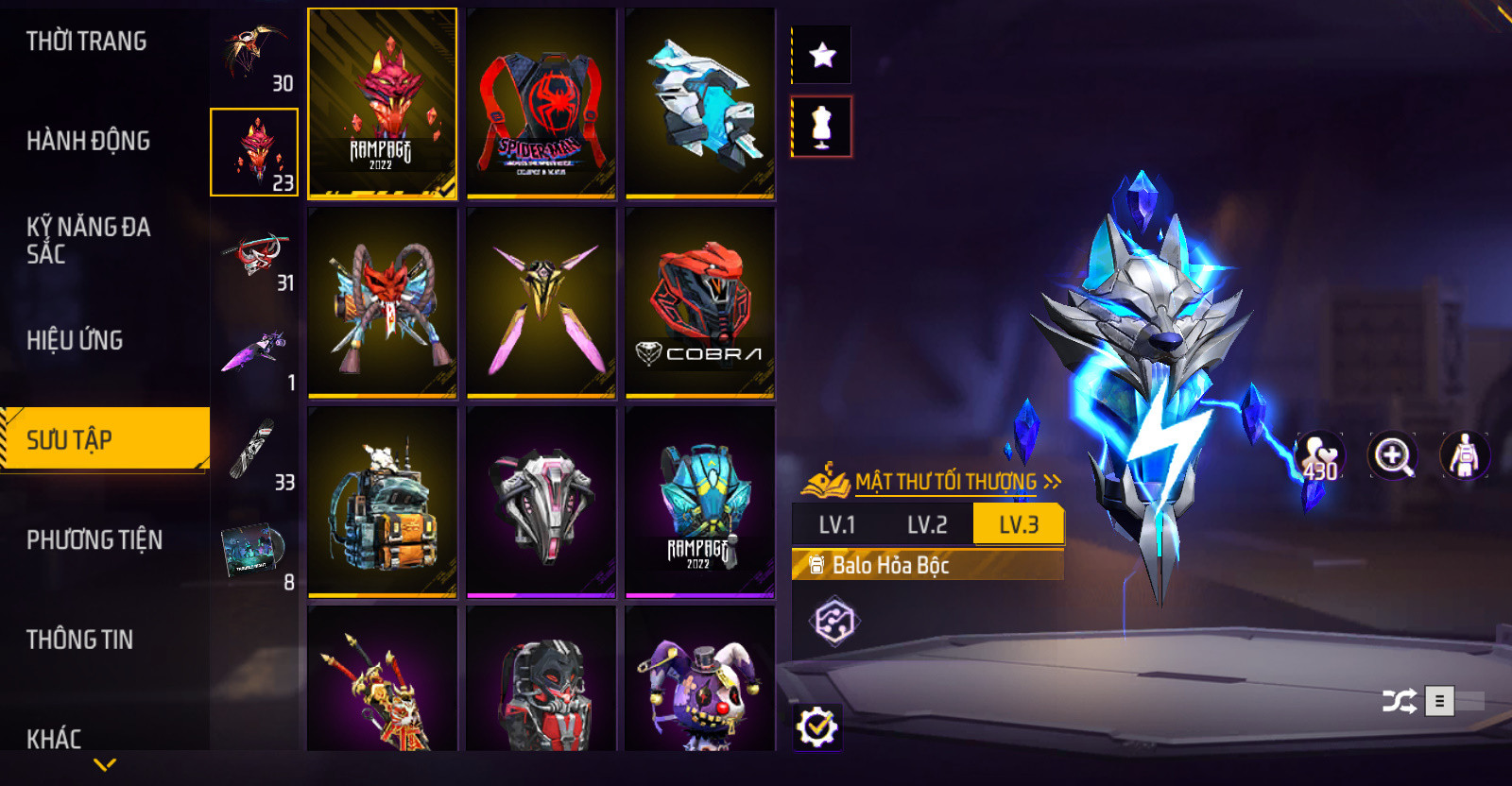Select the silver-blue wolf backpack thumbnail

coord(700,104)
